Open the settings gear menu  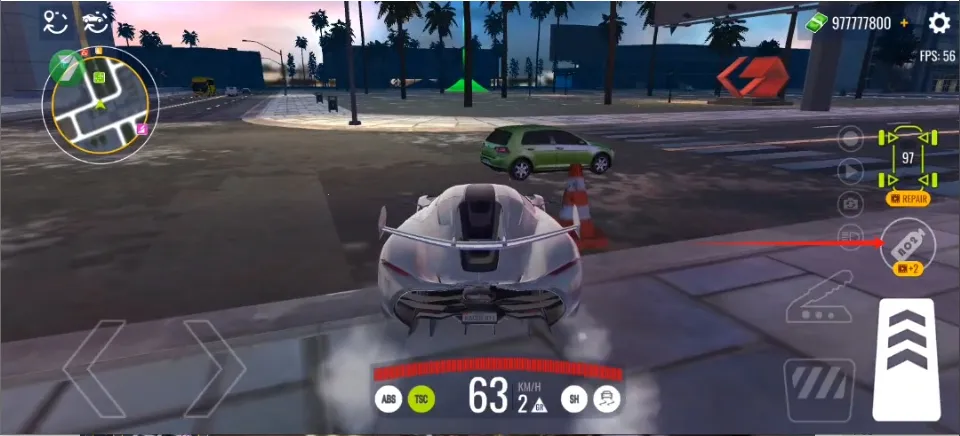tap(939, 22)
